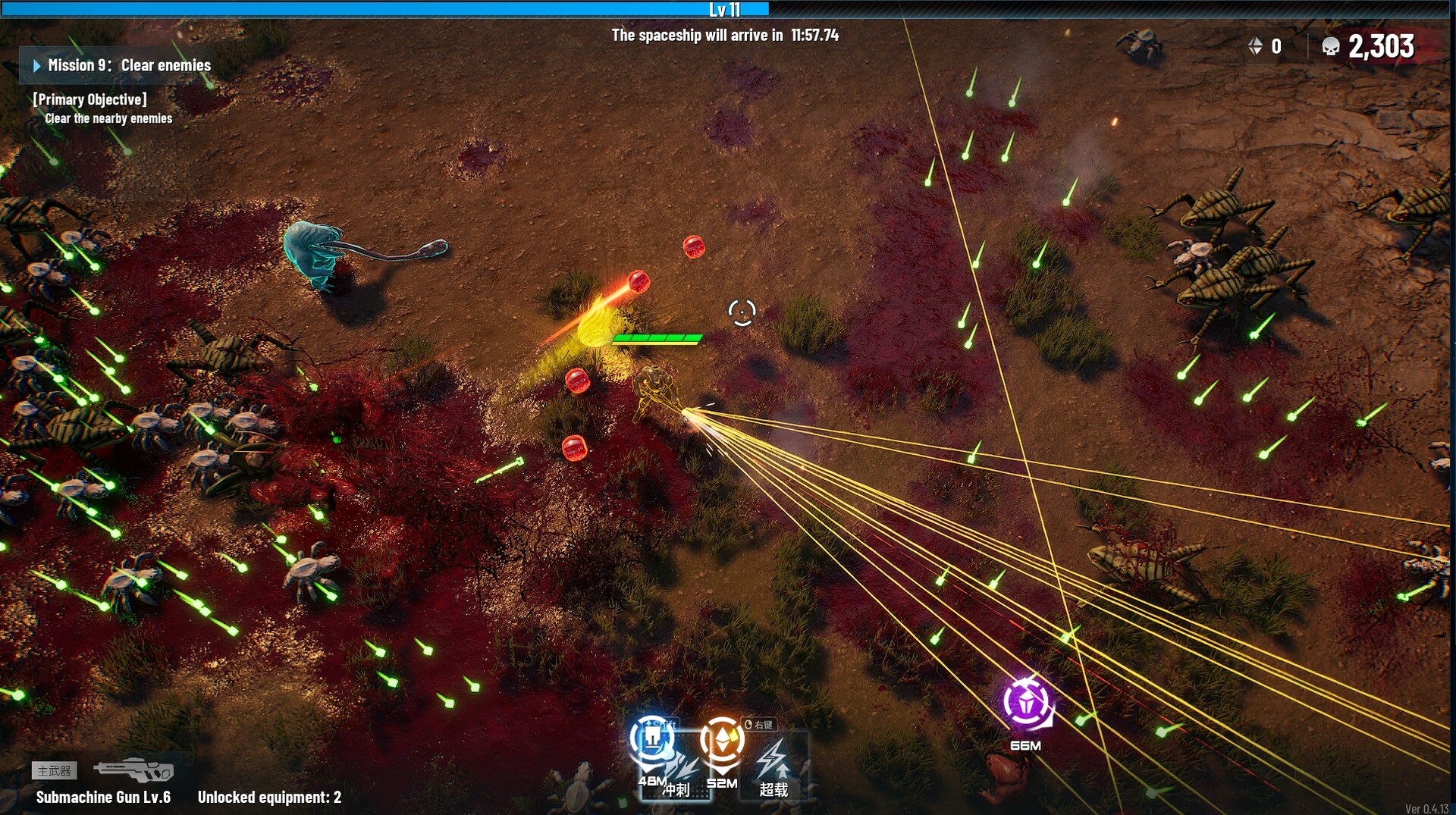1456x815 pixels.
Task: Toggle the Mission 9 objective panel arrow
Action: 36,66
